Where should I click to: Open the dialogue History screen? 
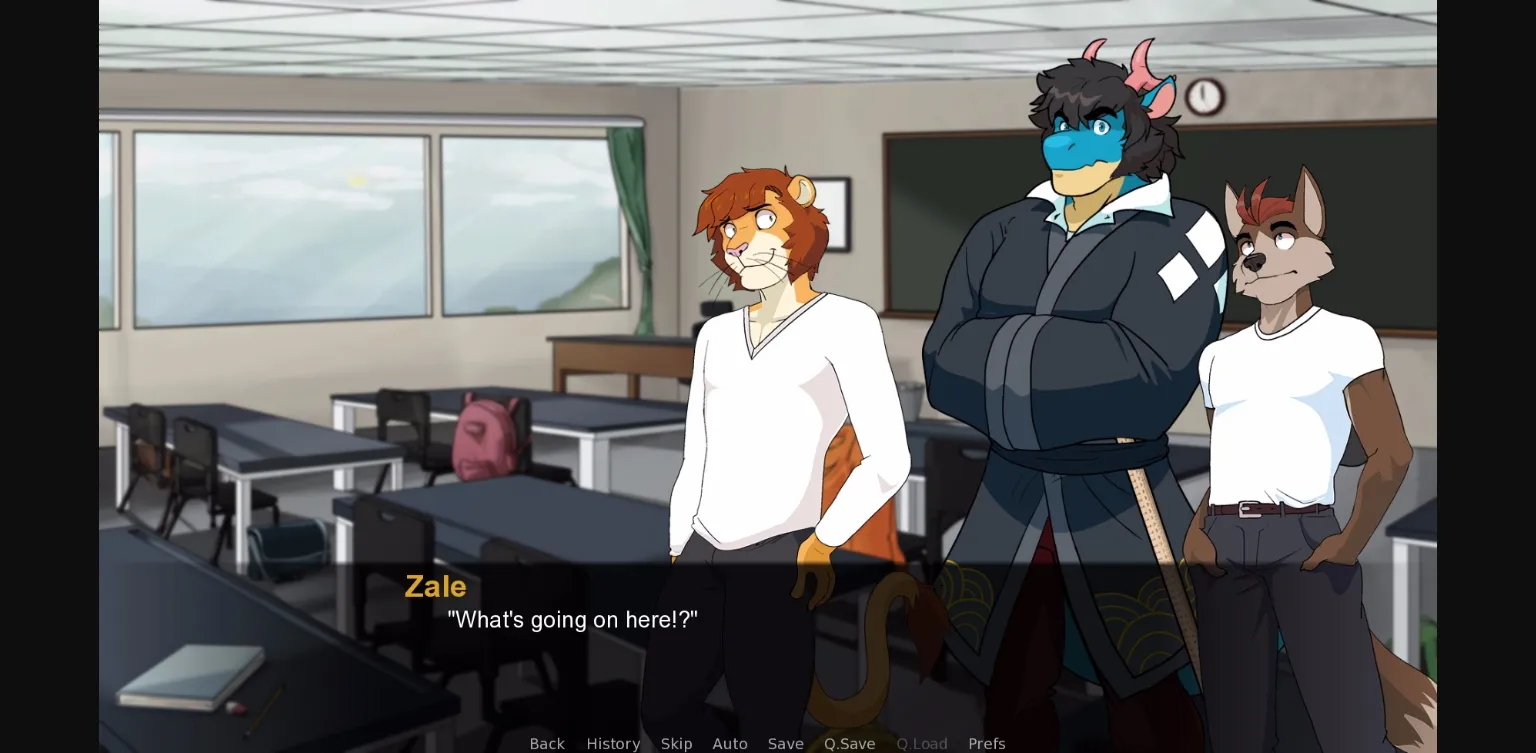click(x=613, y=743)
